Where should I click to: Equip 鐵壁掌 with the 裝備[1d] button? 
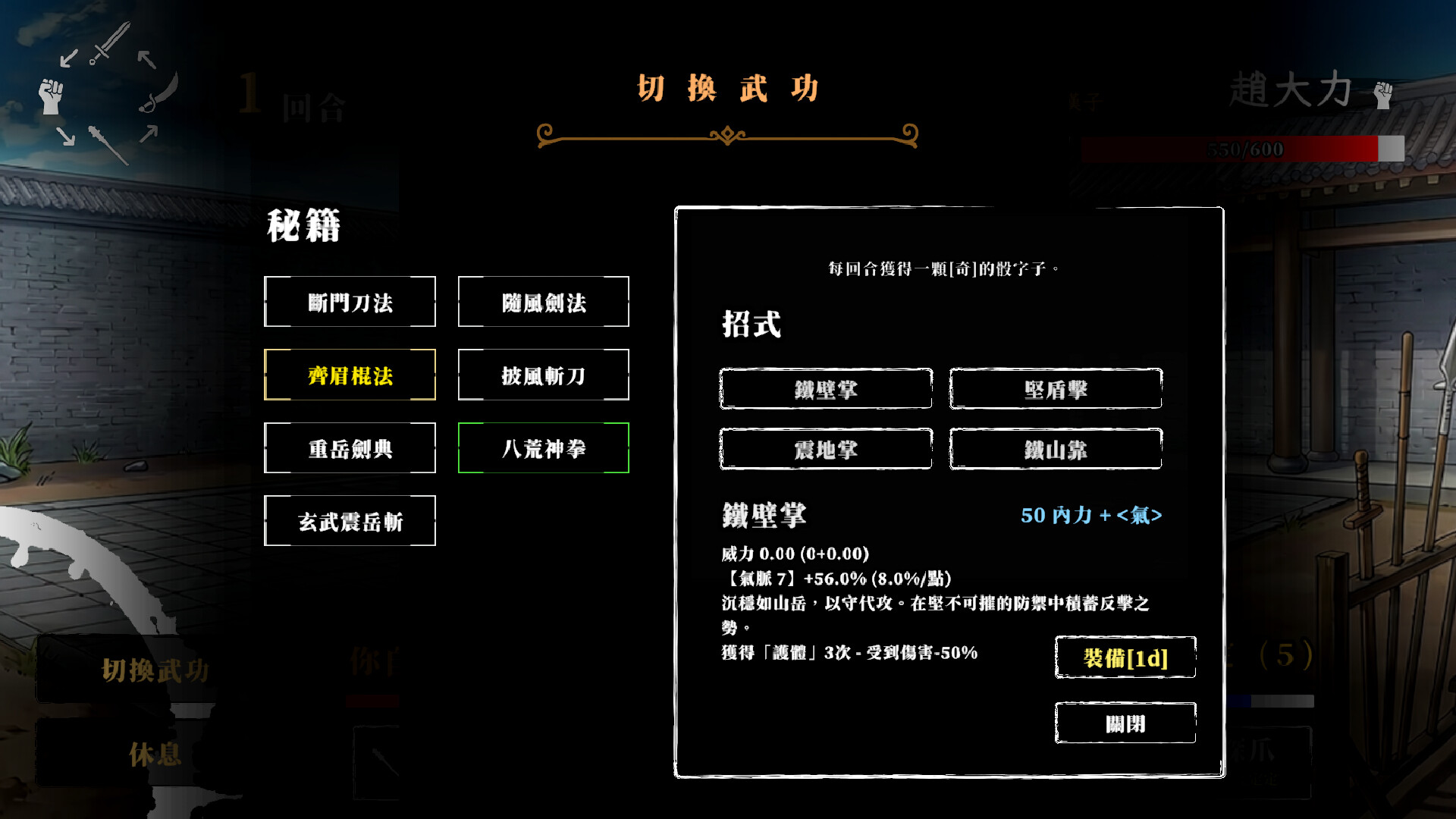coord(1125,657)
